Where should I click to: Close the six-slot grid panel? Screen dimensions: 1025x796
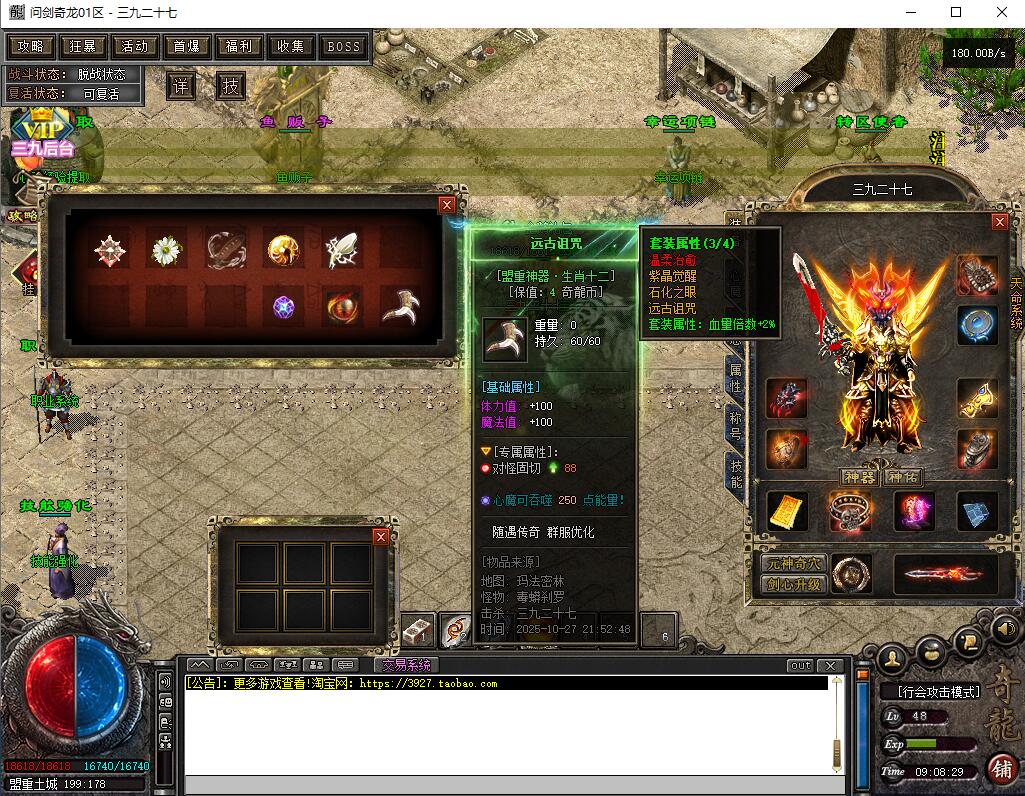click(x=380, y=537)
